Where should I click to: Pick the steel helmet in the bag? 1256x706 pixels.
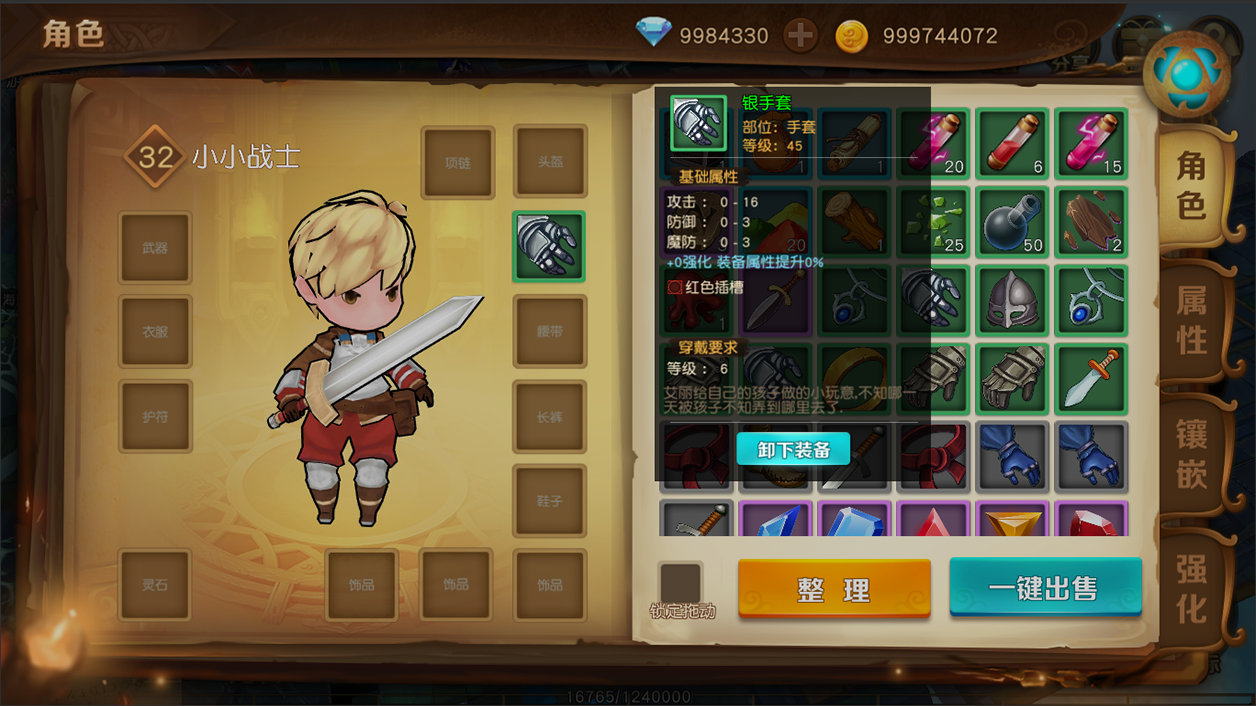1012,301
